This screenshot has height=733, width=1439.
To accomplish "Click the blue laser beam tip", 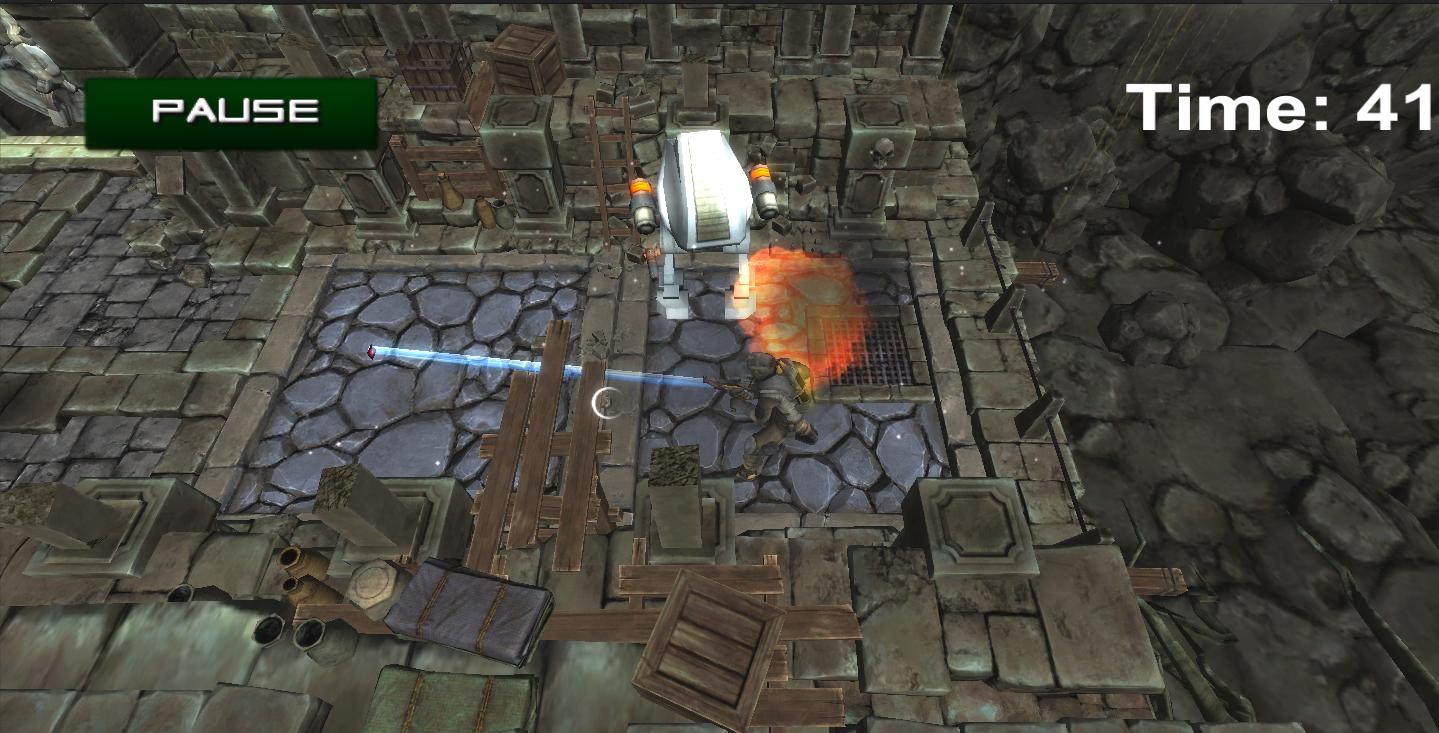I will [x=370, y=352].
